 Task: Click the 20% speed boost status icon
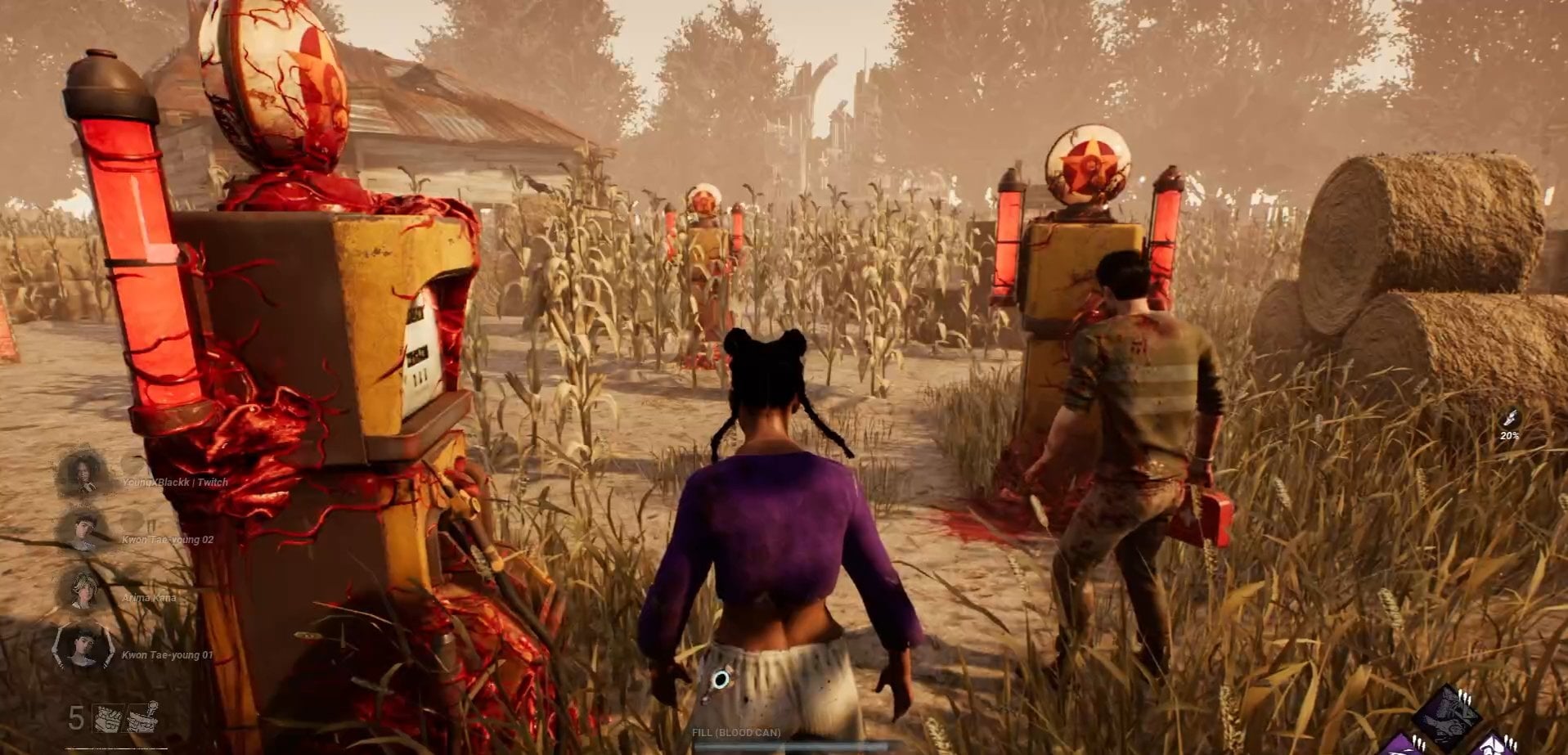click(x=1509, y=420)
